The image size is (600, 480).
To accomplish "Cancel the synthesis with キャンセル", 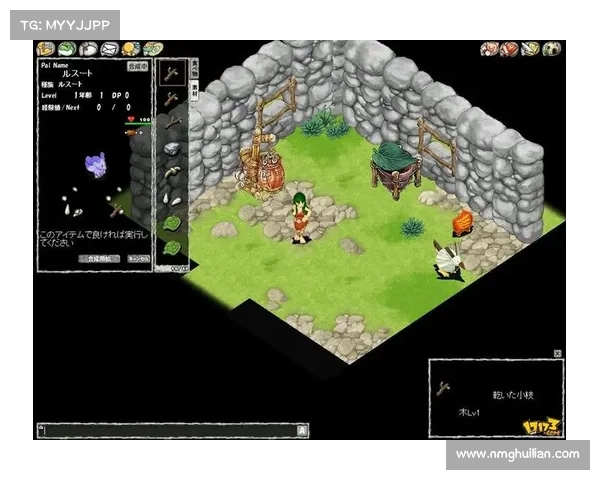I will coord(138,258).
